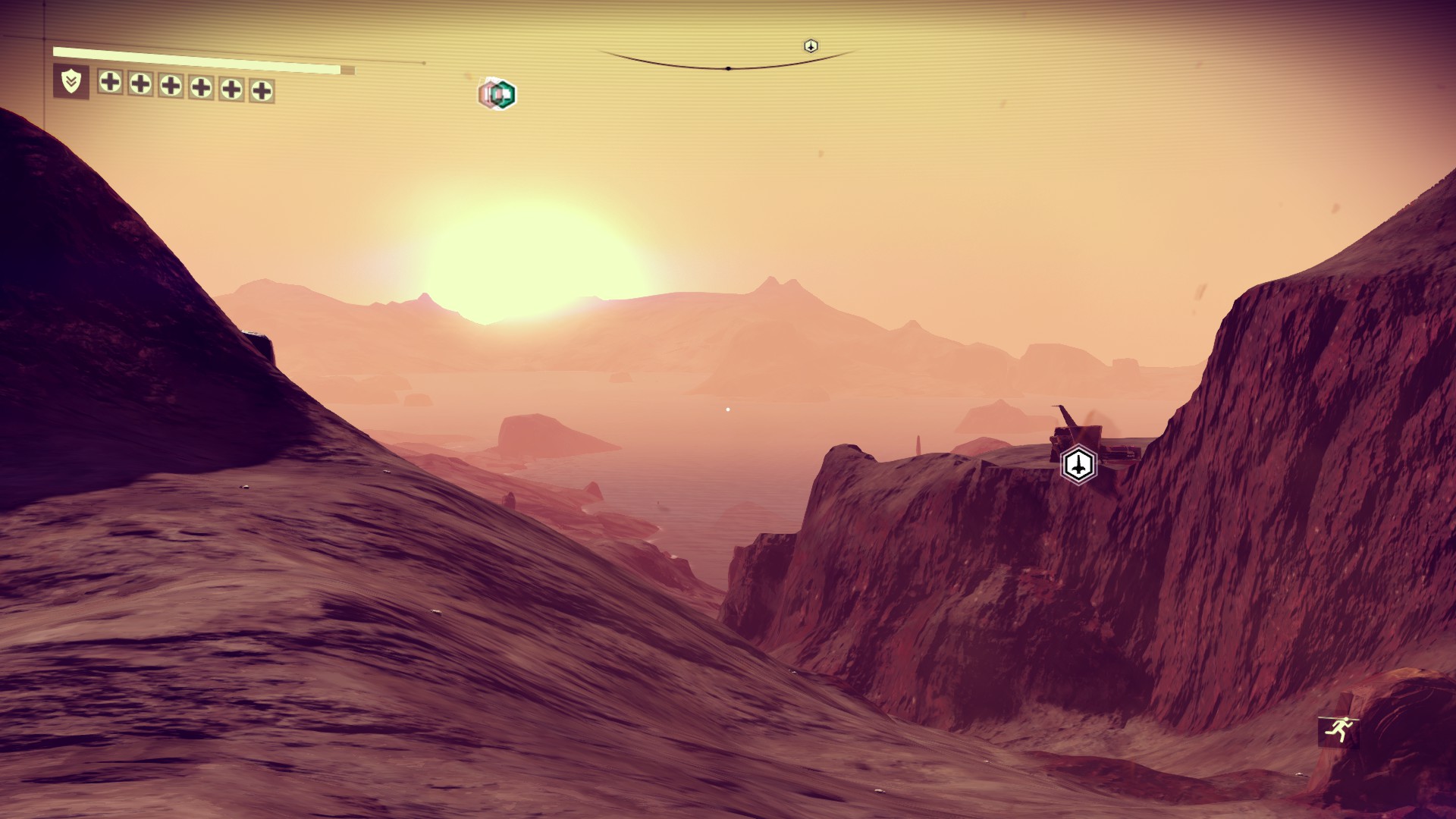Click the shield chevron icon
The width and height of the screenshot is (1456, 819).
click(x=71, y=81)
